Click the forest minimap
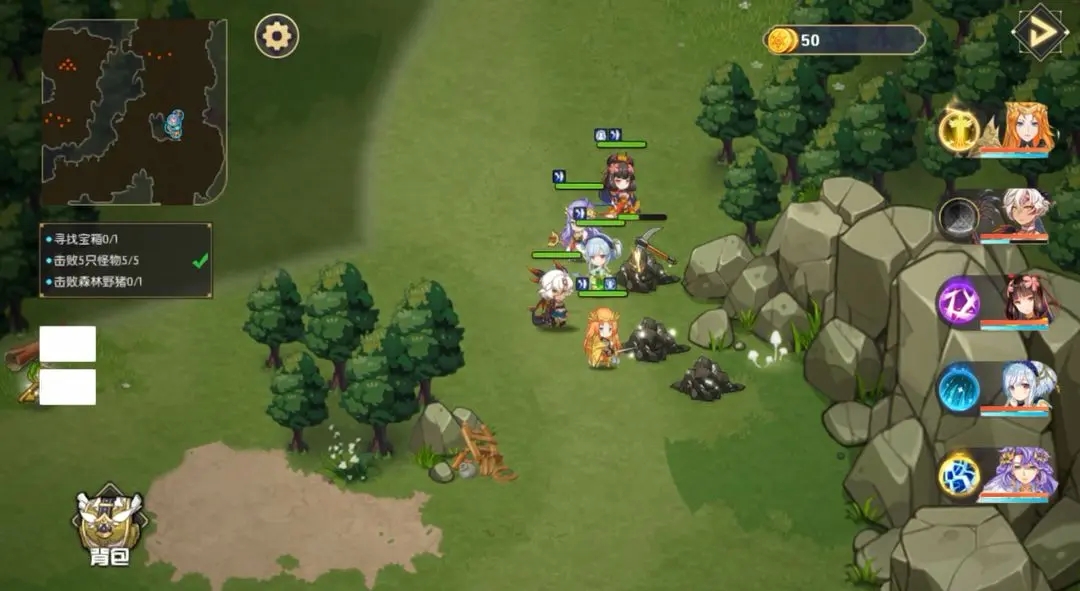Screen dimensions: 1080x591 point(134,111)
